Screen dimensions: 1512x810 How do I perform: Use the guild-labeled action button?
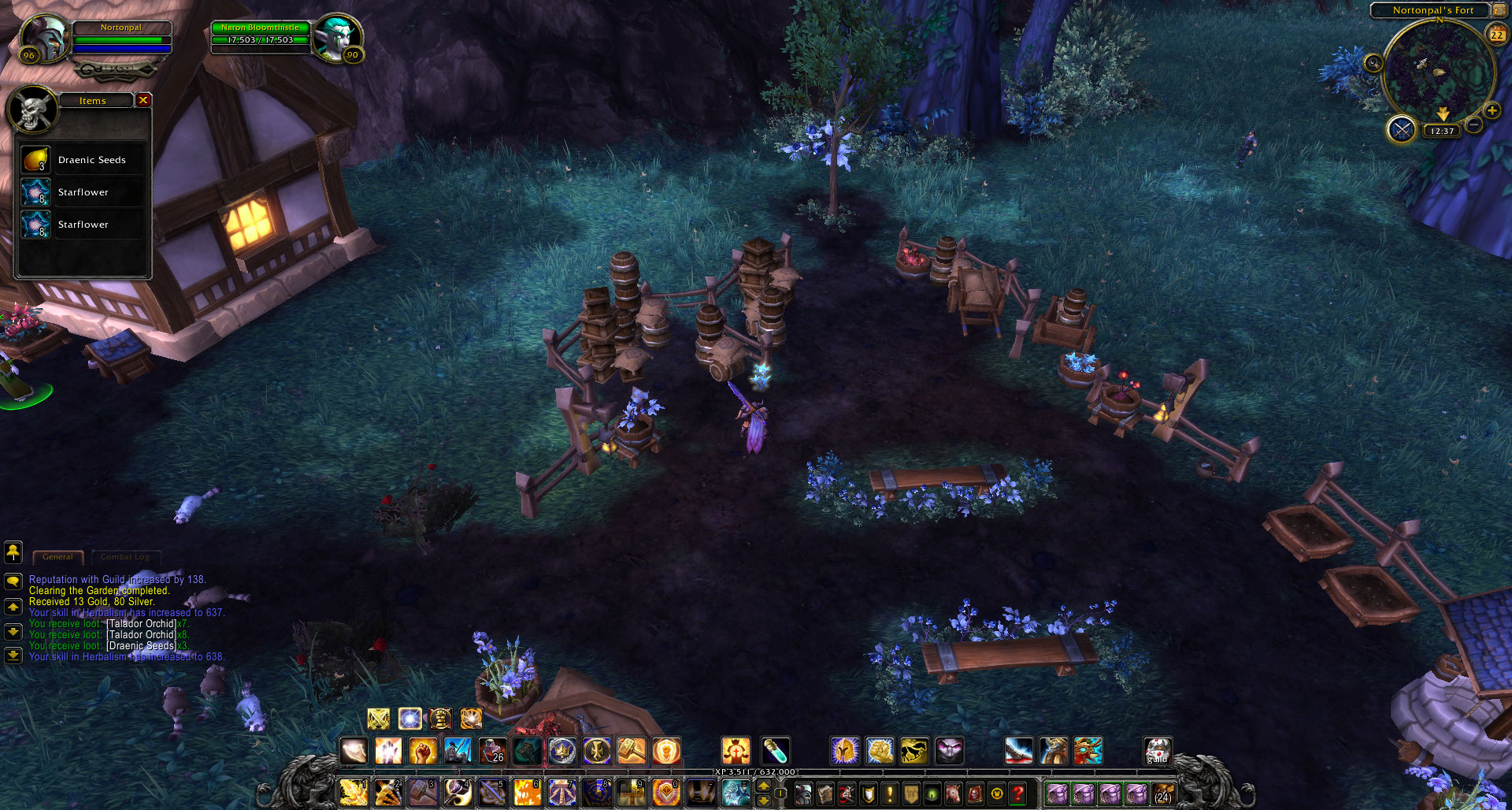coord(1158,751)
